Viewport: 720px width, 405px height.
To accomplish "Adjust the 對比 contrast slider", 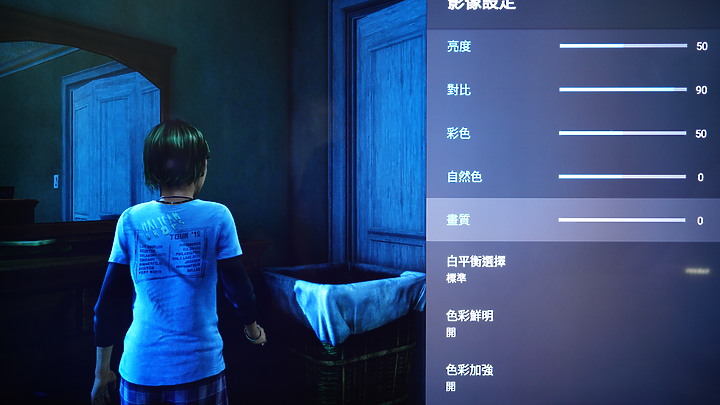I will click(x=620, y=90).
